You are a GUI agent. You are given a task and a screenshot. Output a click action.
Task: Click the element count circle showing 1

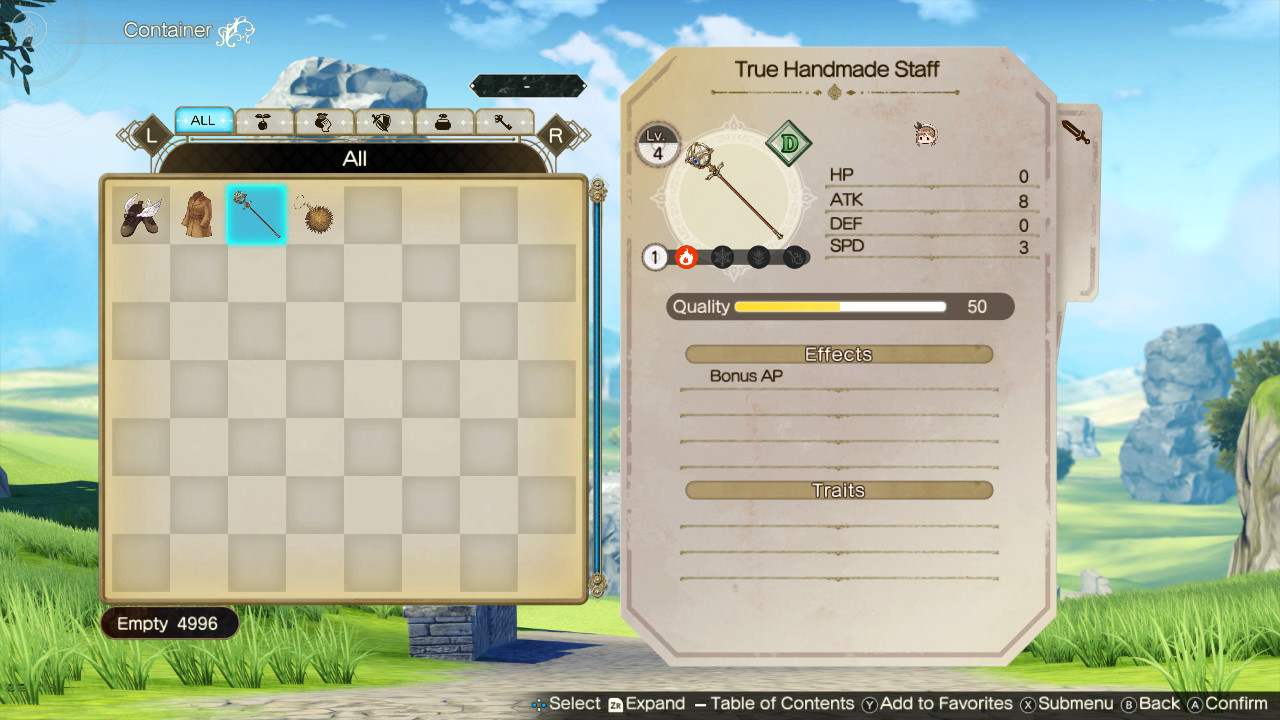656,257
